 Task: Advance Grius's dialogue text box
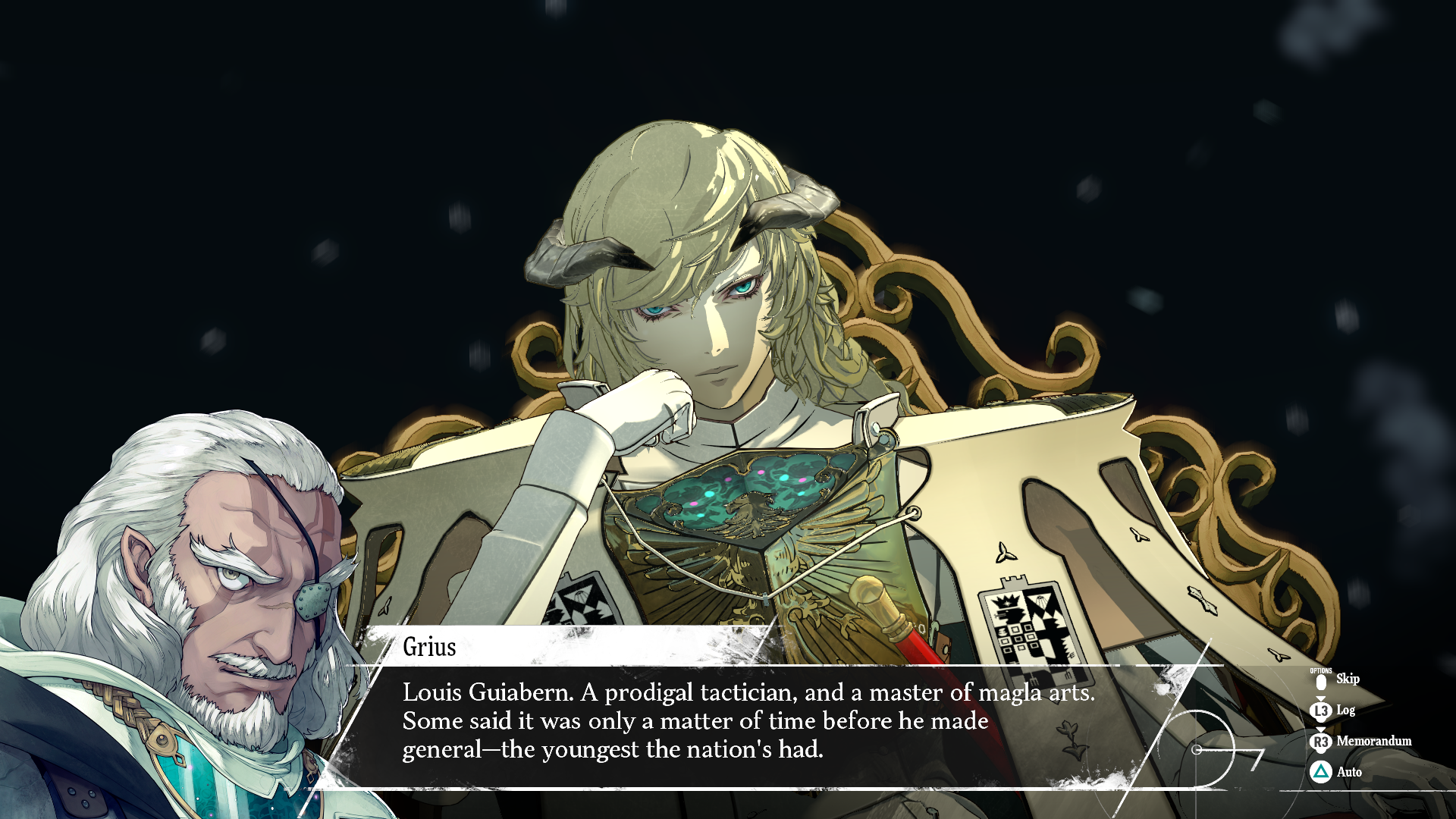pos(747,721)
